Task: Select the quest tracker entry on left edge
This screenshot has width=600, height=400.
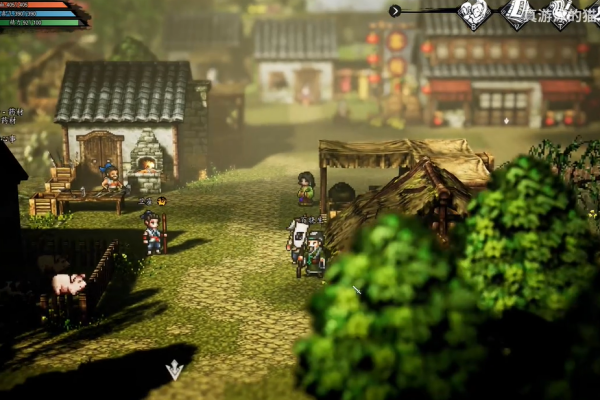Action: tap(12, 113)
